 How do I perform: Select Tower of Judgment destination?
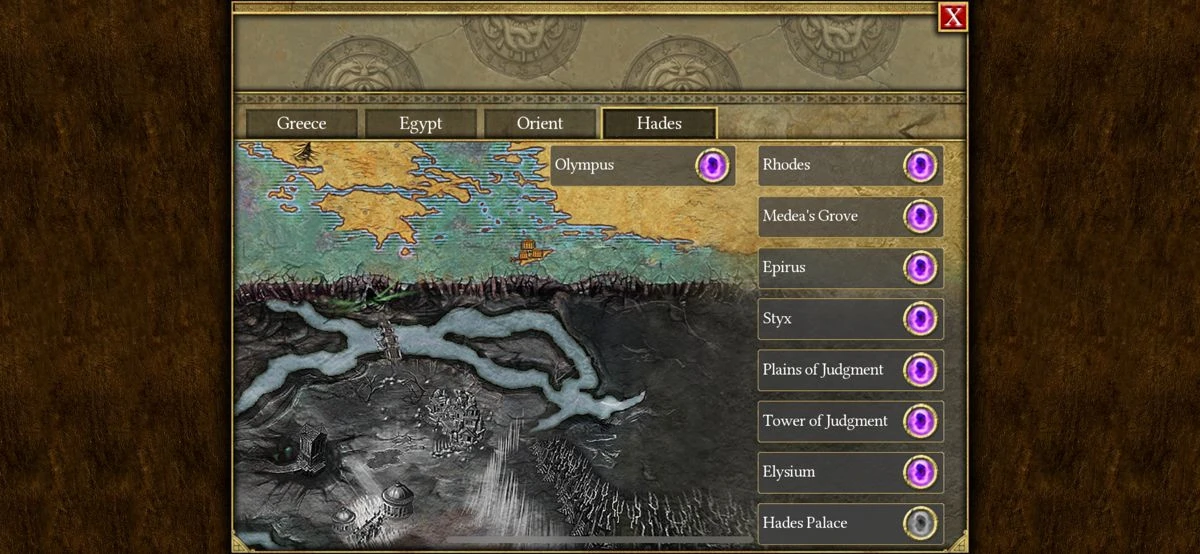pyautogui.click(x=850, y=421)
